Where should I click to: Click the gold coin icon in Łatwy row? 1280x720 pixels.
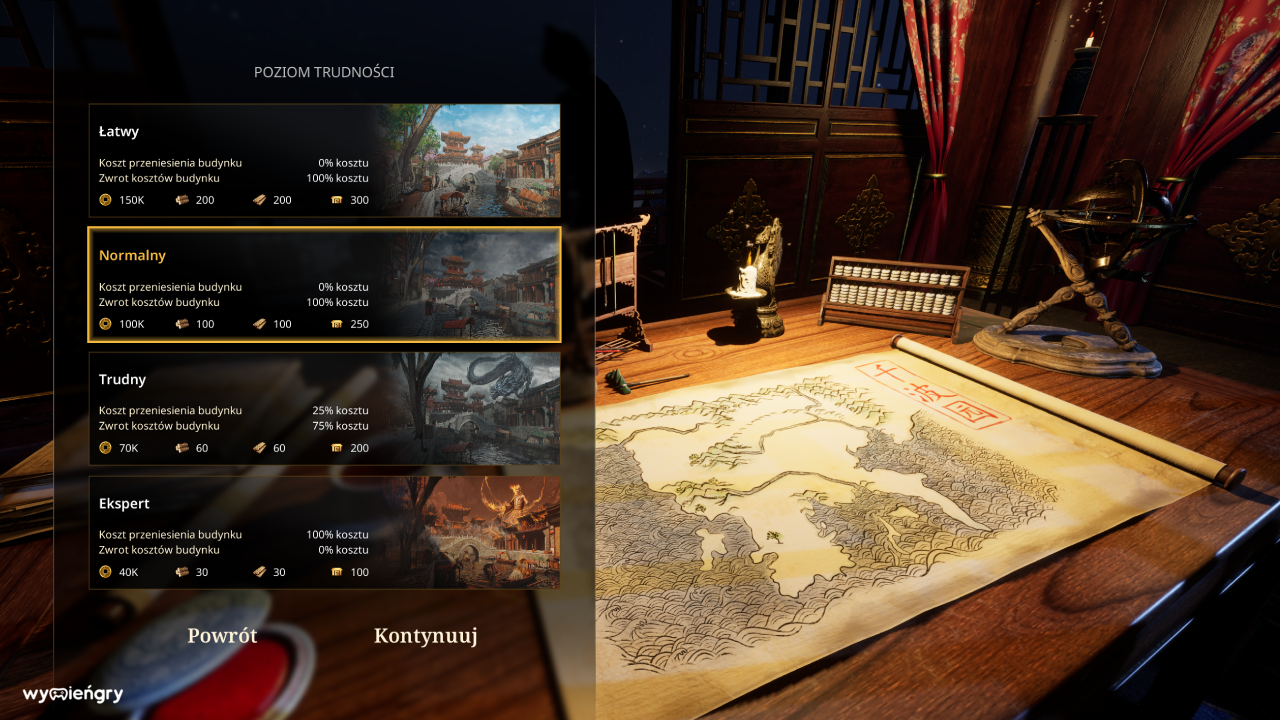pos(105,200)
